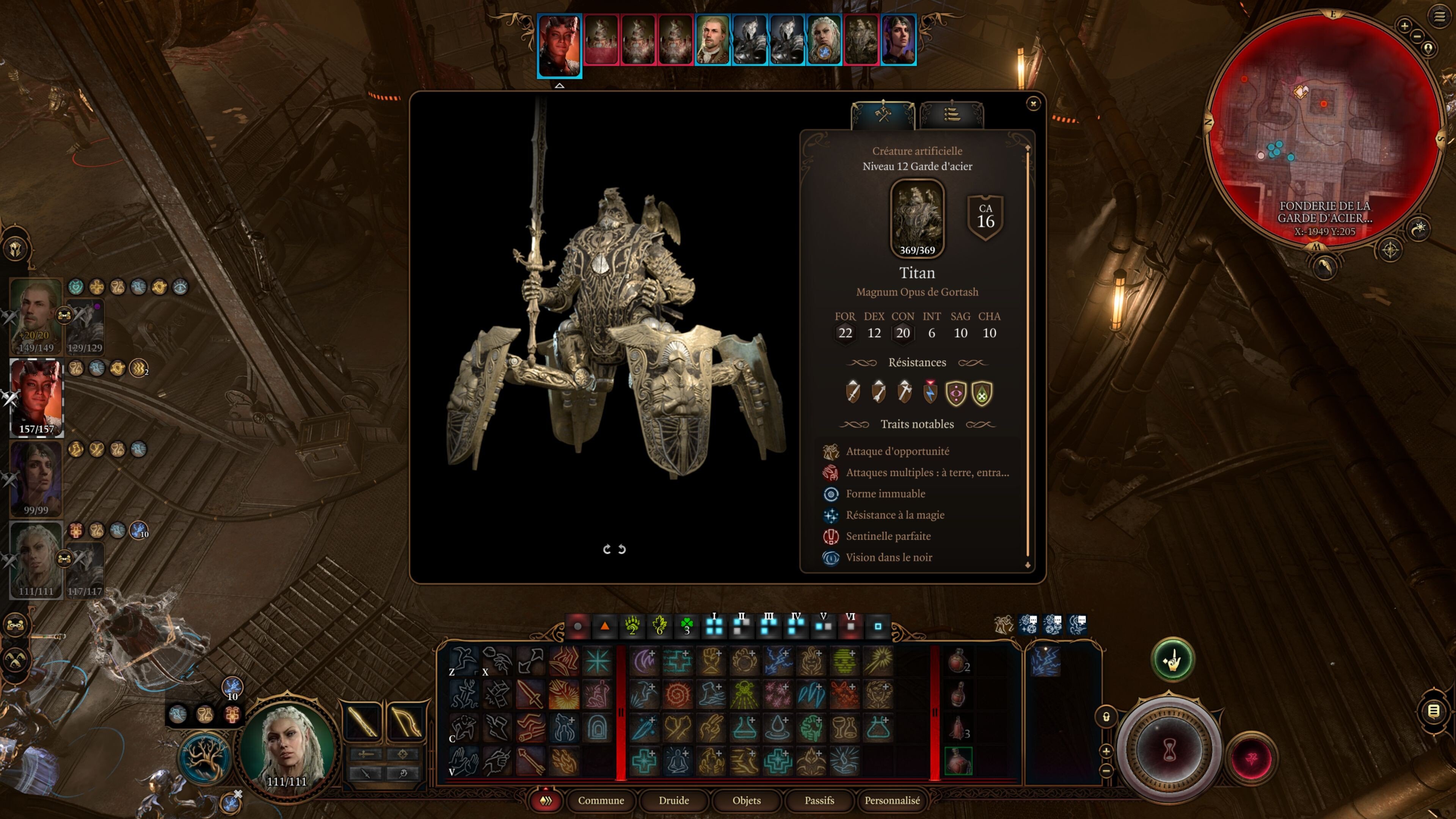Click the Forme immuable trait

tap(885, 493)
